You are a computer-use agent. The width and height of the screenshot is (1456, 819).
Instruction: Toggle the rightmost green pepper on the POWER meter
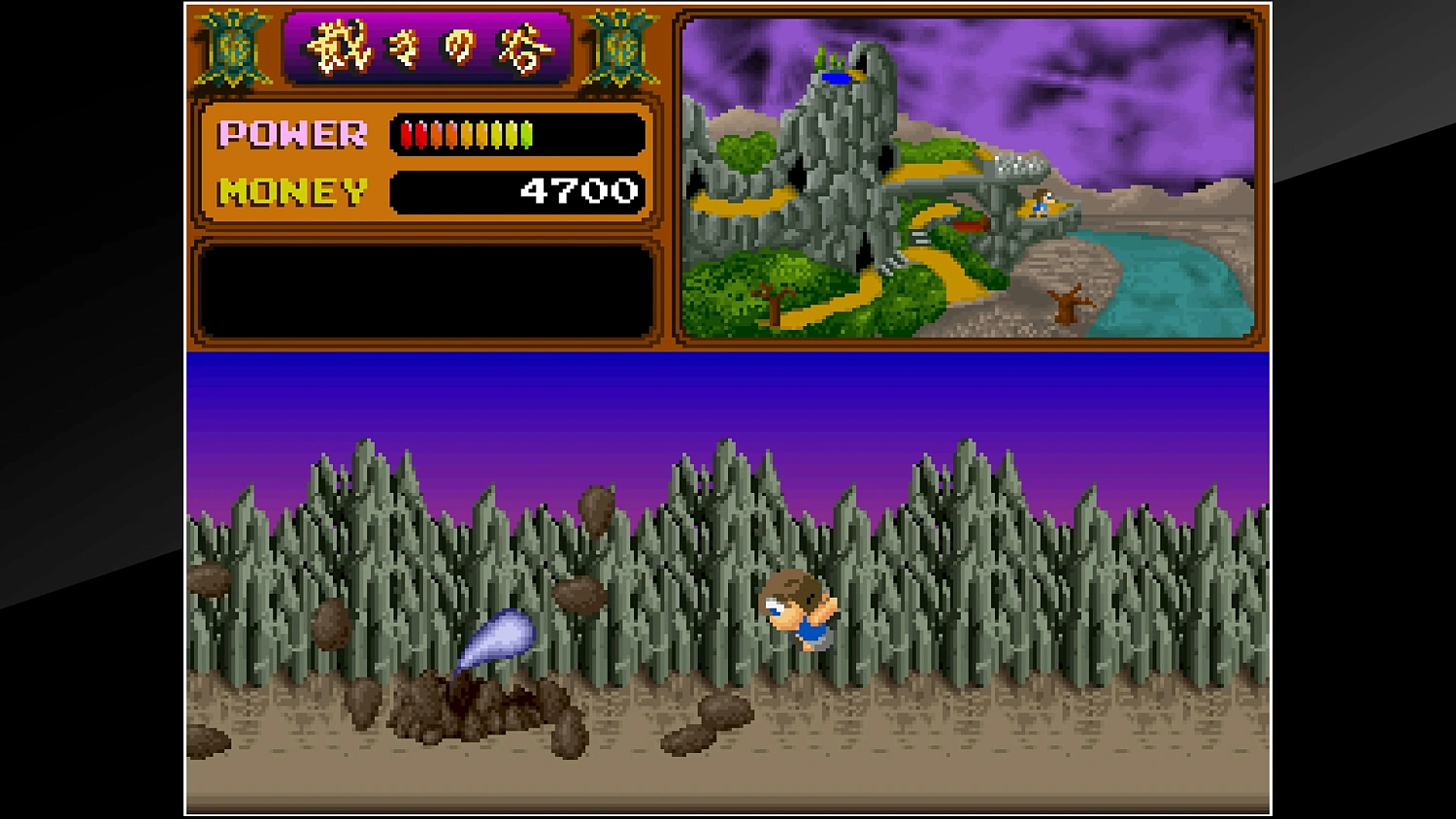coord(527,134)
